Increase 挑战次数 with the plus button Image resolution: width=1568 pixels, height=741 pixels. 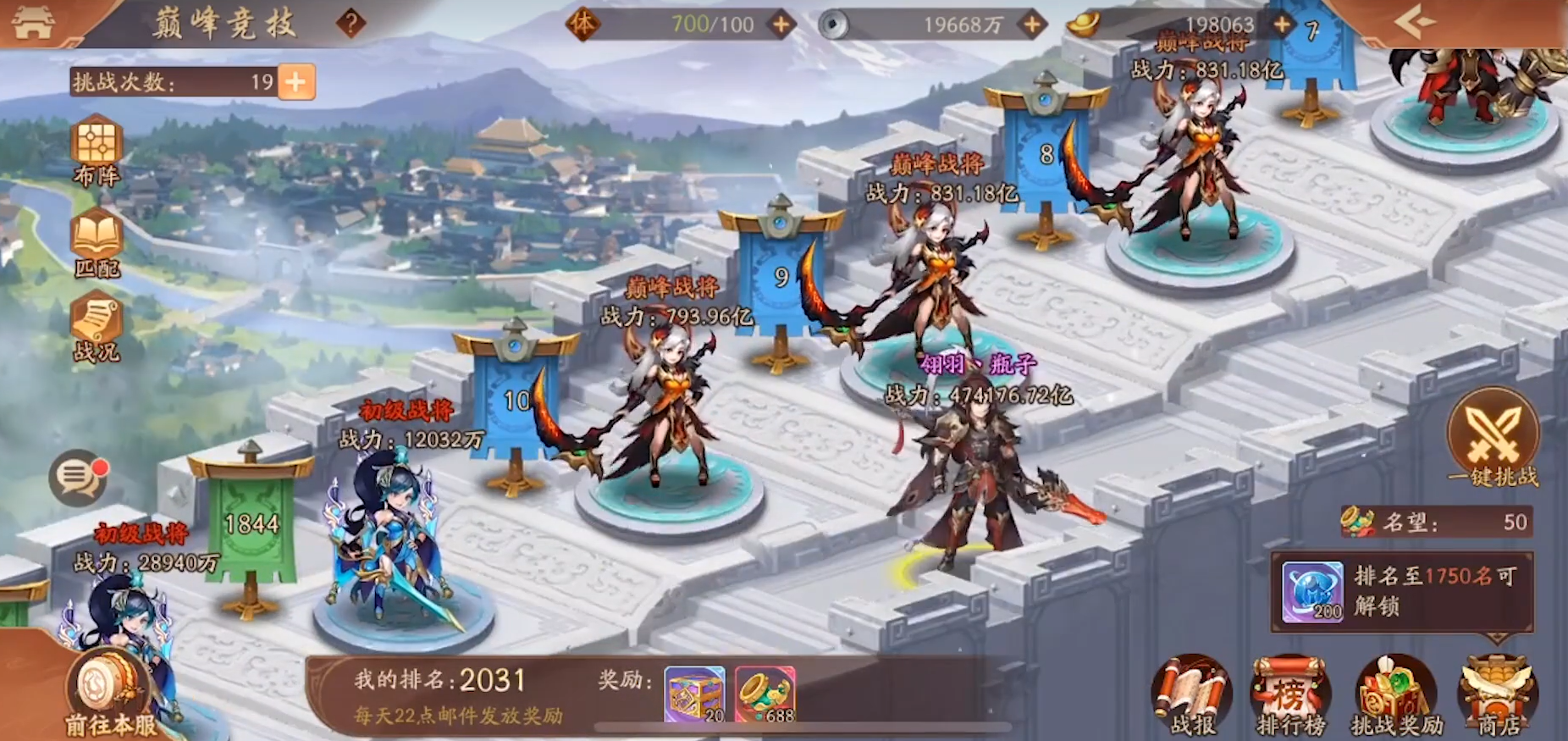(x=295, y=82)
